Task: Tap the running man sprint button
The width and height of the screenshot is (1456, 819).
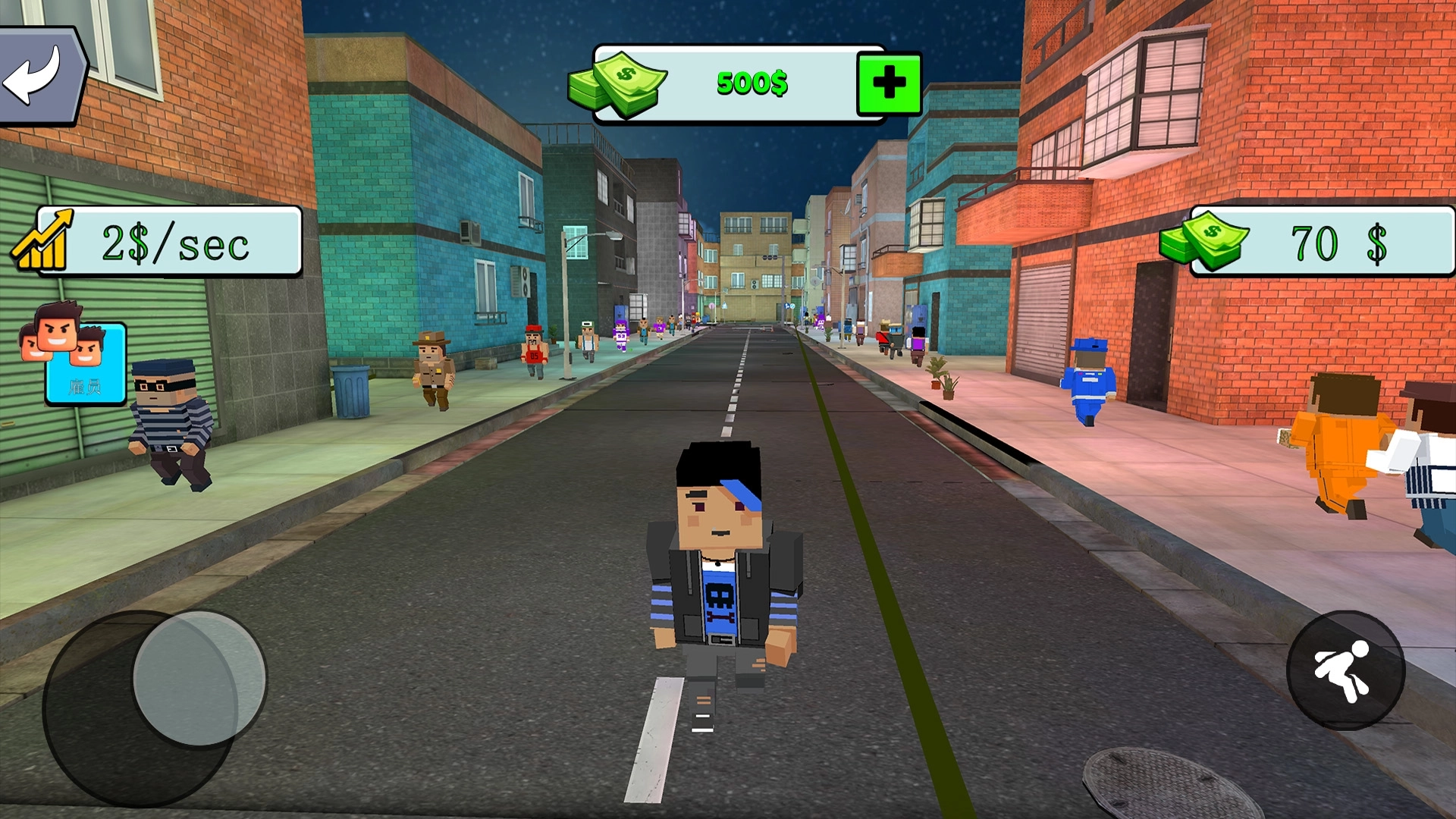Action: click(x=1345, y=671)
